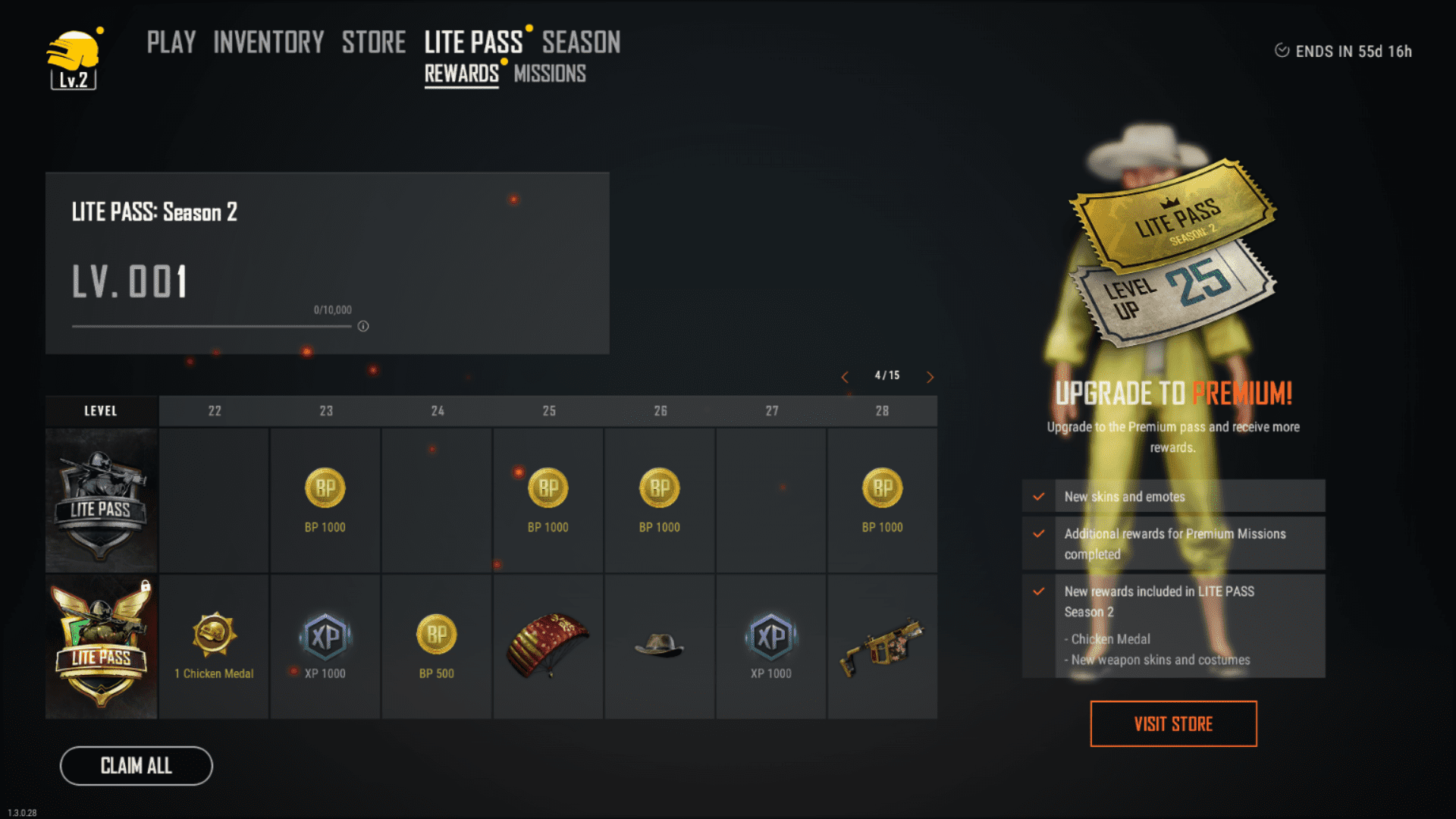The image size is (1456, 819).
Task: Select the Lite Pass tab
Action: [473, 42]
